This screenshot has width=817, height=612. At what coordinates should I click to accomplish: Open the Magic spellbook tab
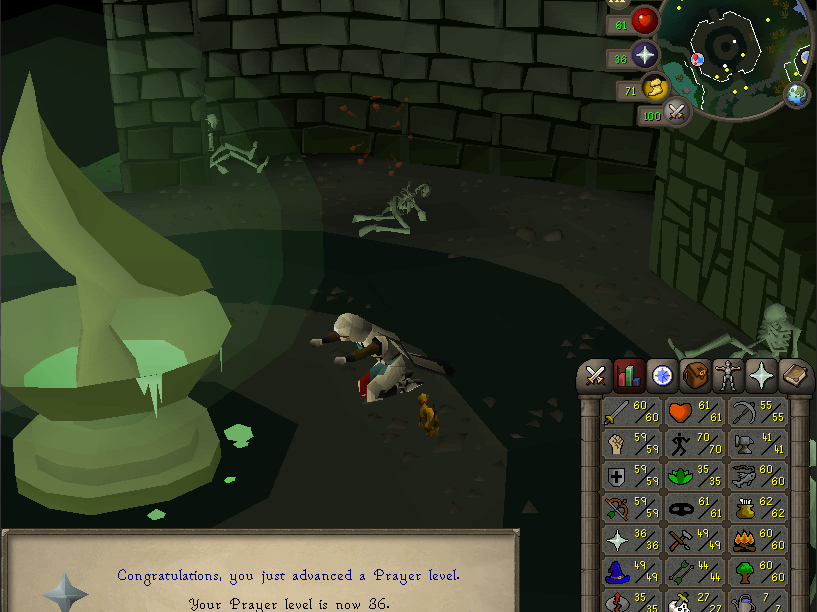pyautogui.click(x=795, y=376)
